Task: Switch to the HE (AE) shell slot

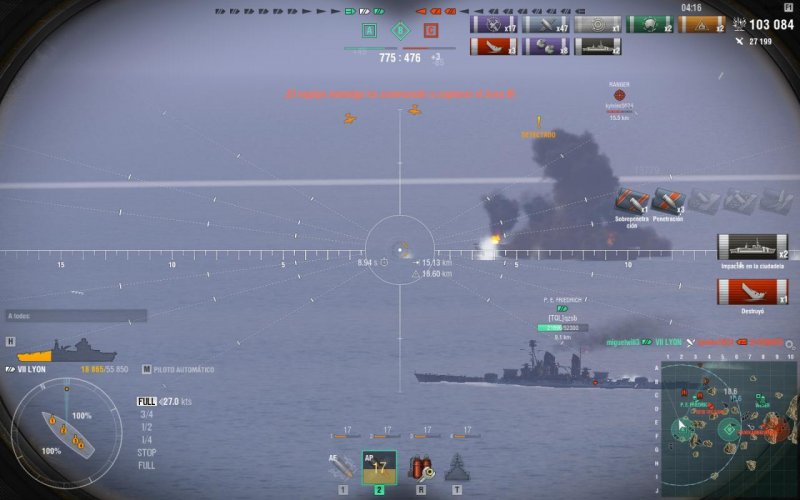Action: point(343,466)
